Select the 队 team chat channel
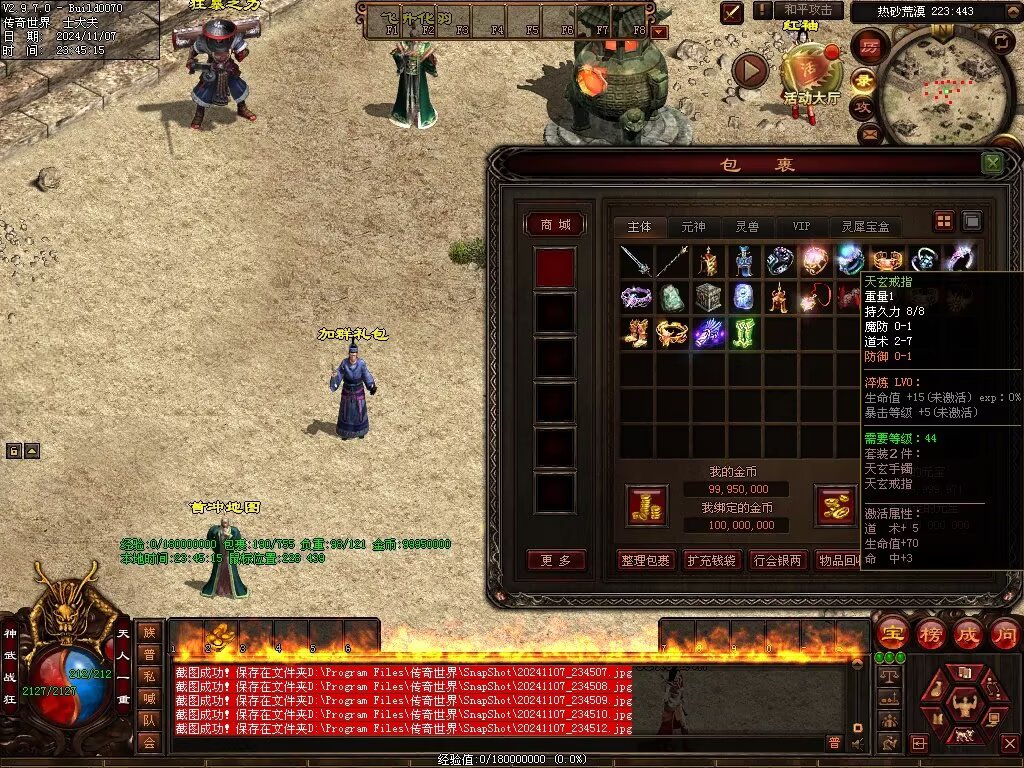 point(148,720)
